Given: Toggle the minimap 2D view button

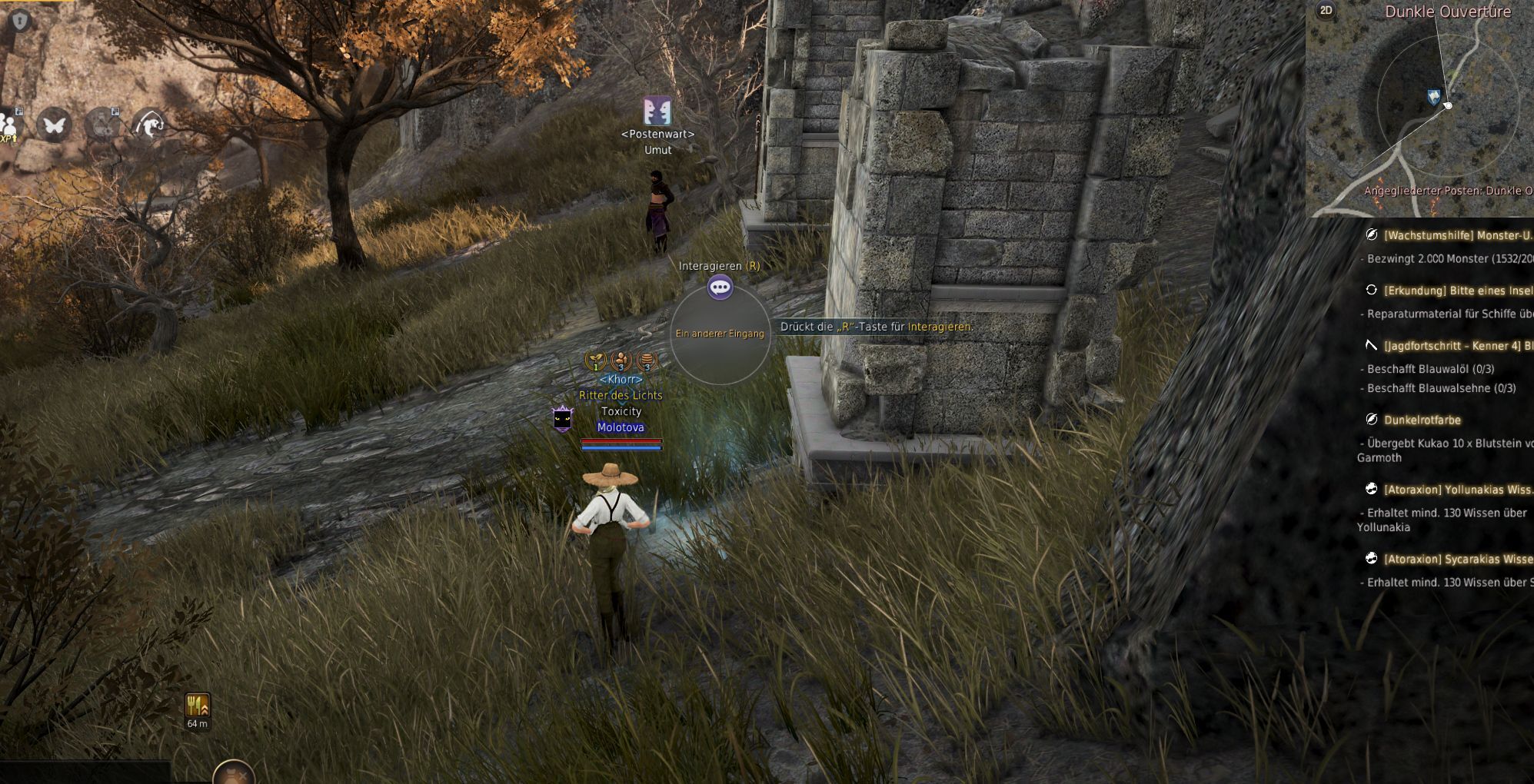Looking at the screenshot, I should (1326, 11).
